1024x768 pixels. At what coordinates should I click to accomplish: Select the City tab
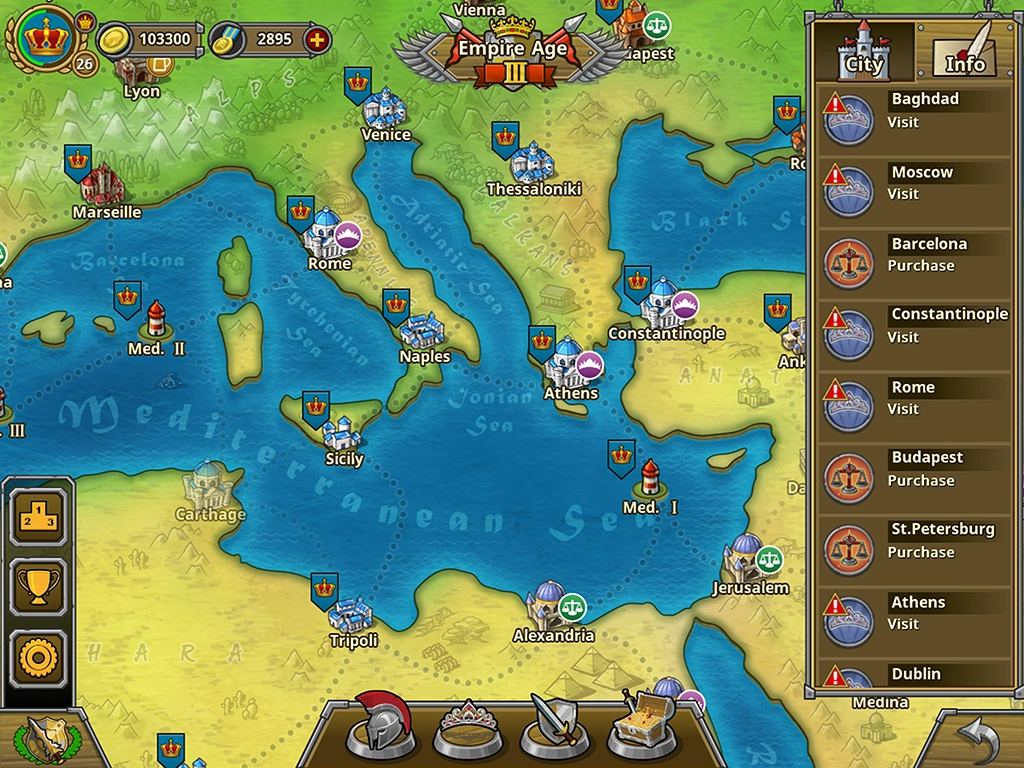864,53
